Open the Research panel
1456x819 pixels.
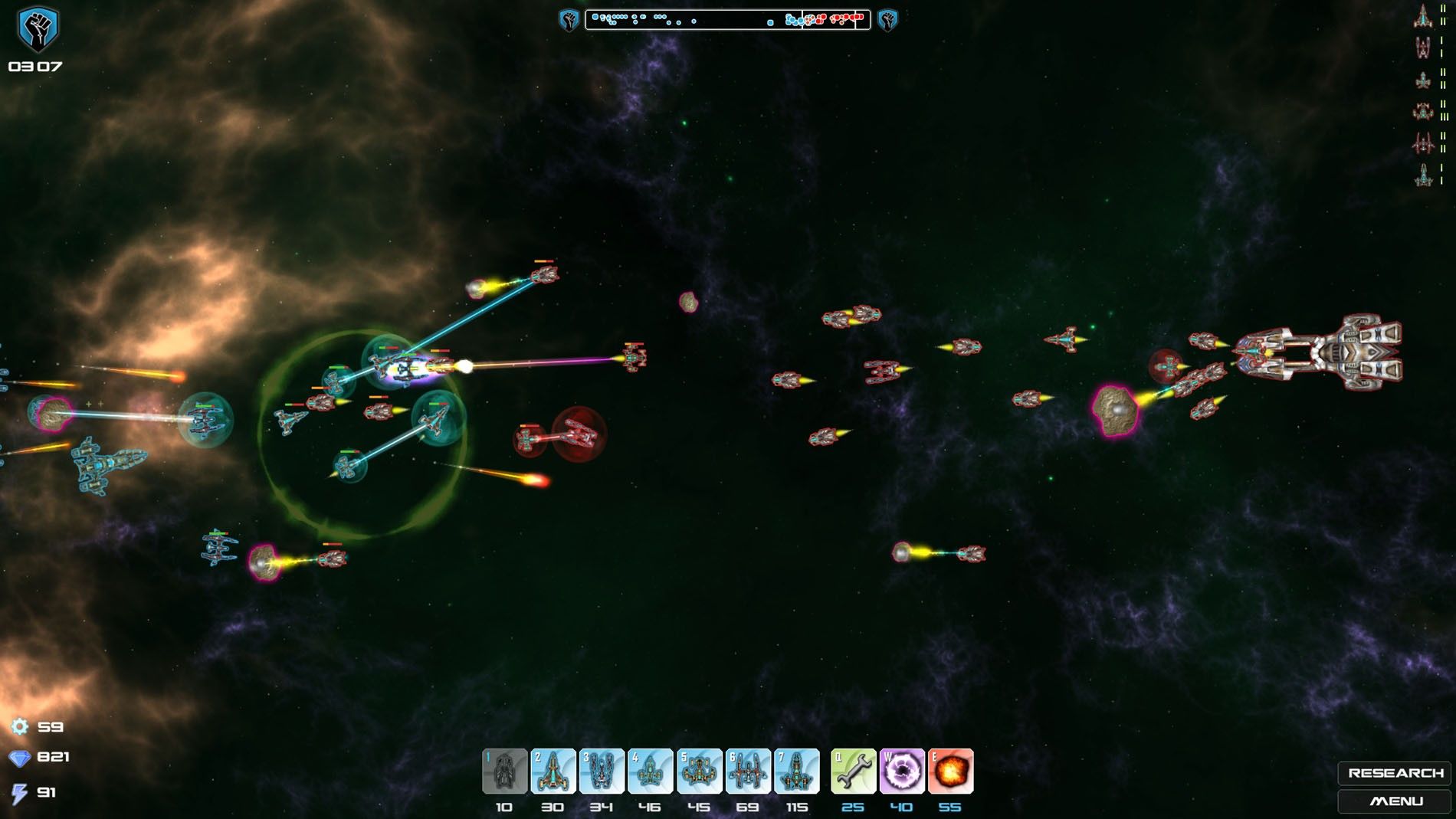click(1395, 773)
